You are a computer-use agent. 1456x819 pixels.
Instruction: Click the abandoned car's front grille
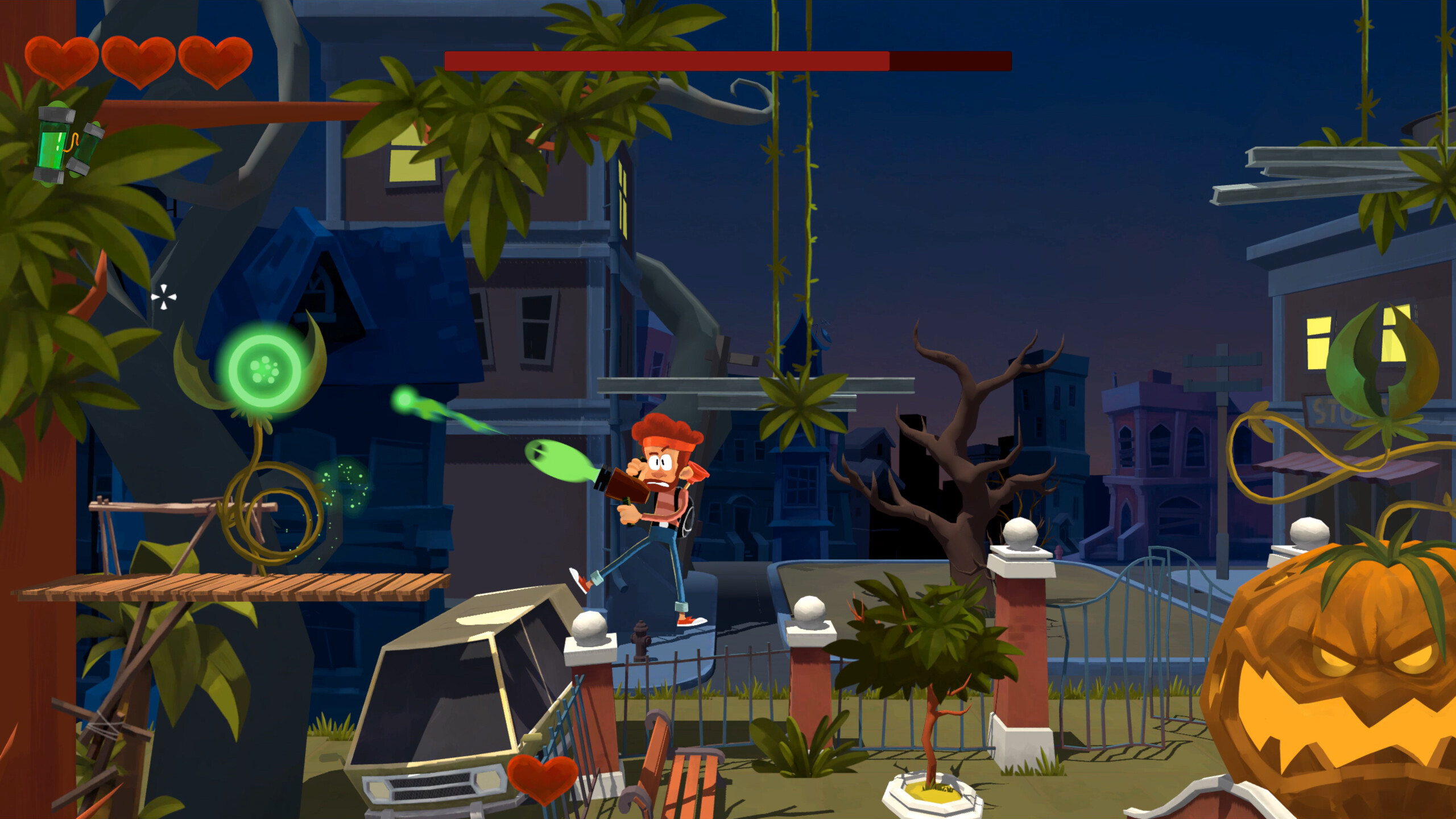[432, 785]
